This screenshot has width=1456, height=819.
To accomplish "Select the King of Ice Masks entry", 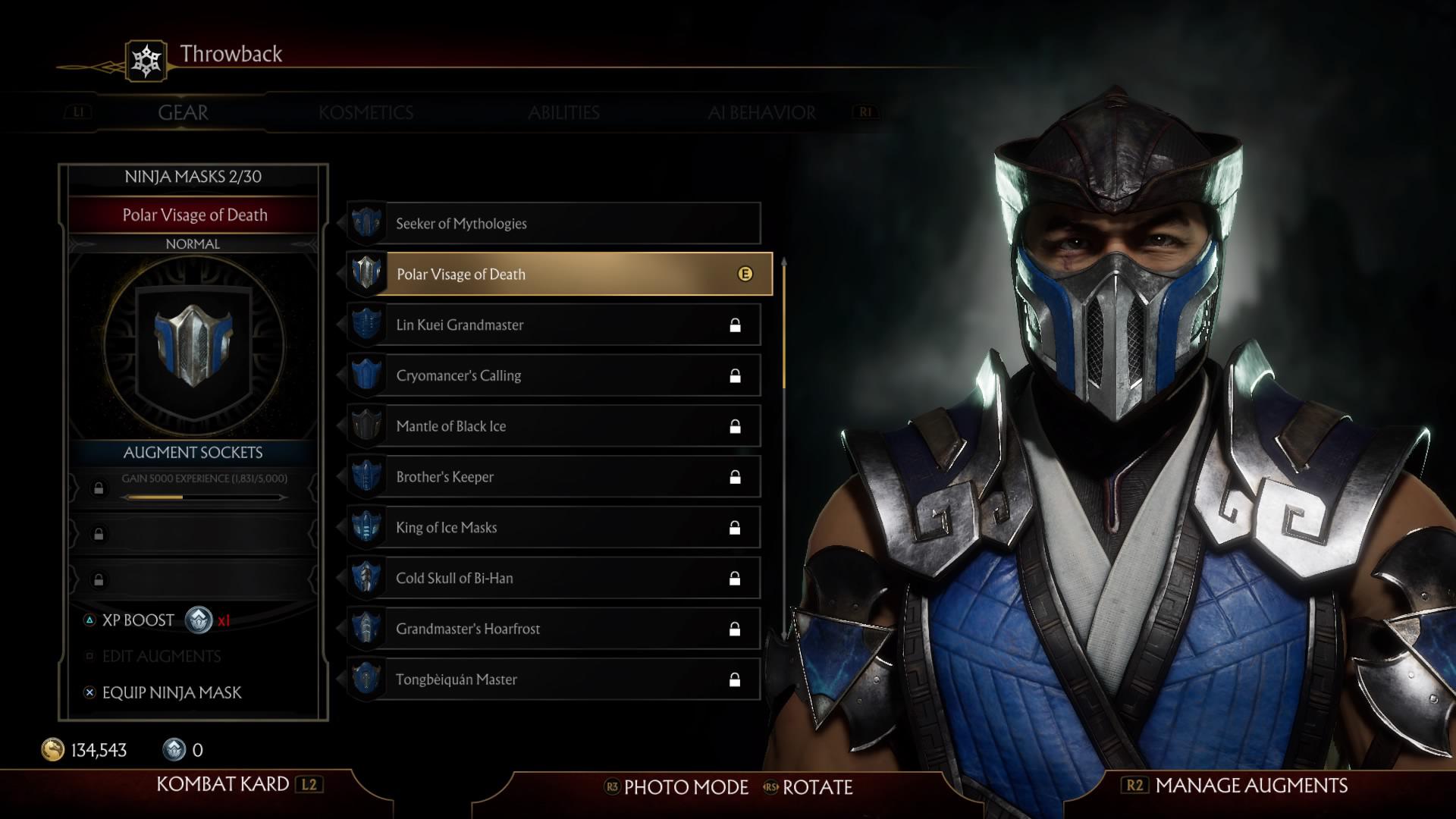I will tap(554, 528).
